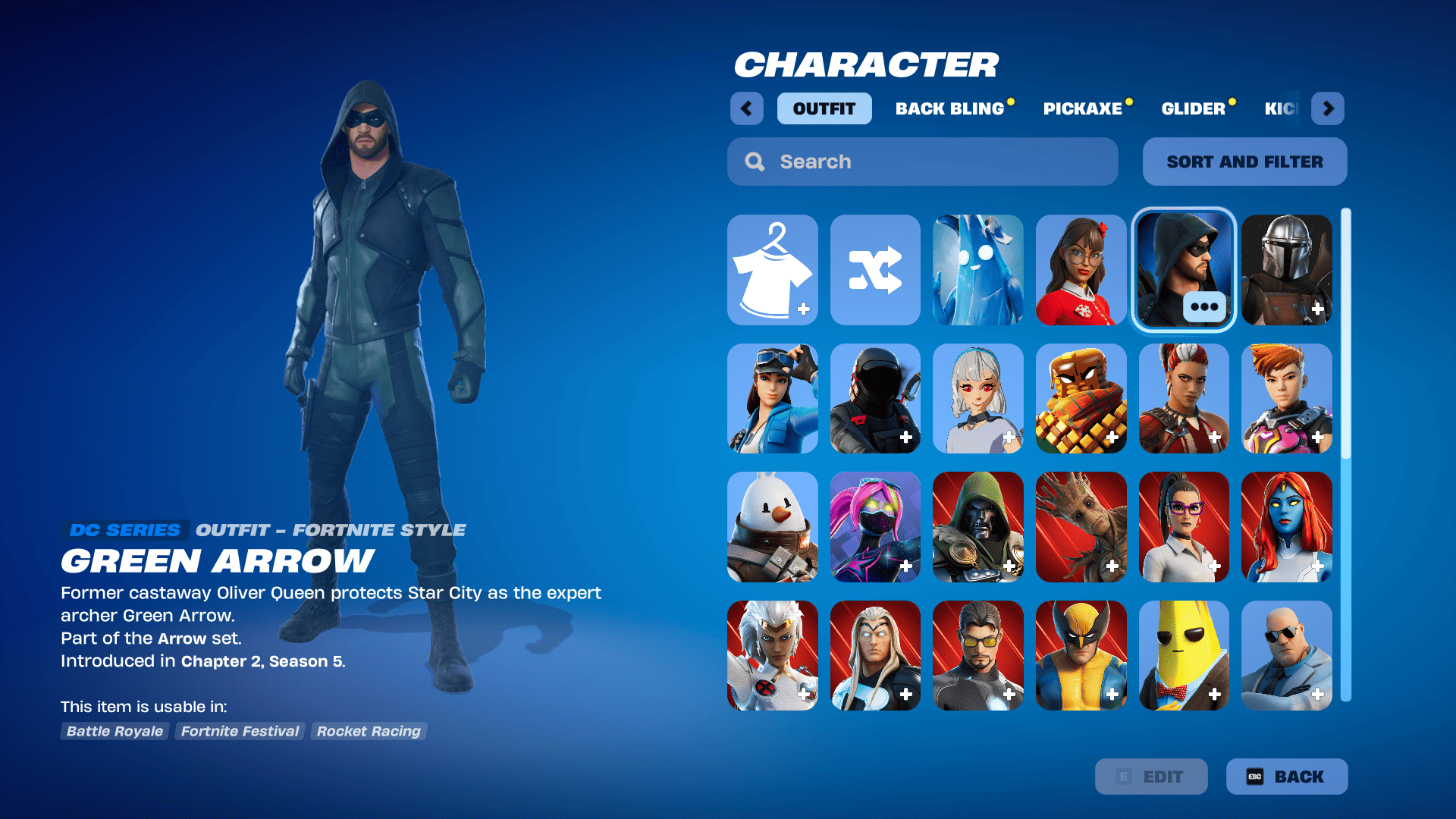Select the Mystique outfit
This screenshot has height=819, width=1456.
tap(1287, 526)
